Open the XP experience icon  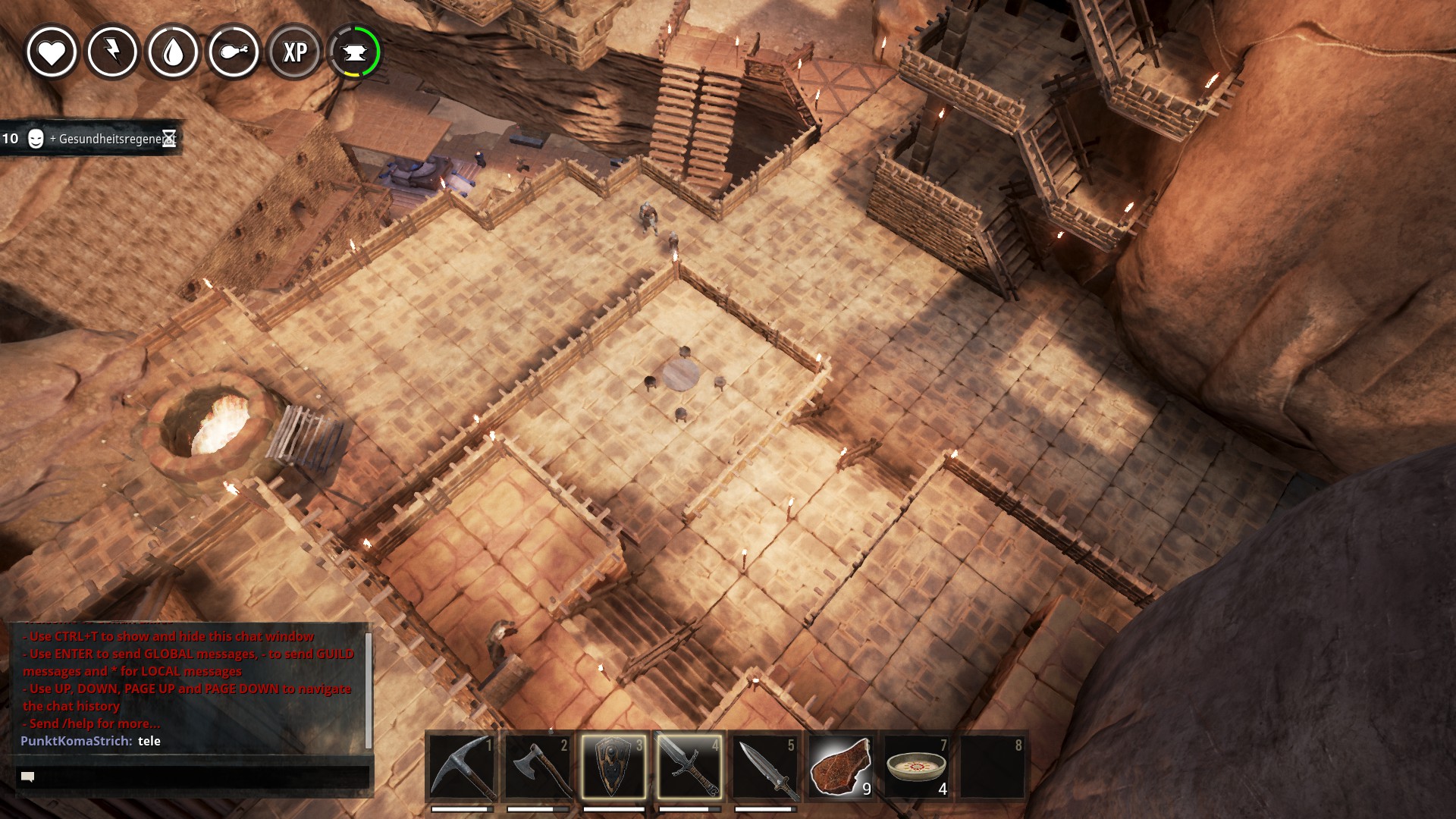click(x=294, y=52)
